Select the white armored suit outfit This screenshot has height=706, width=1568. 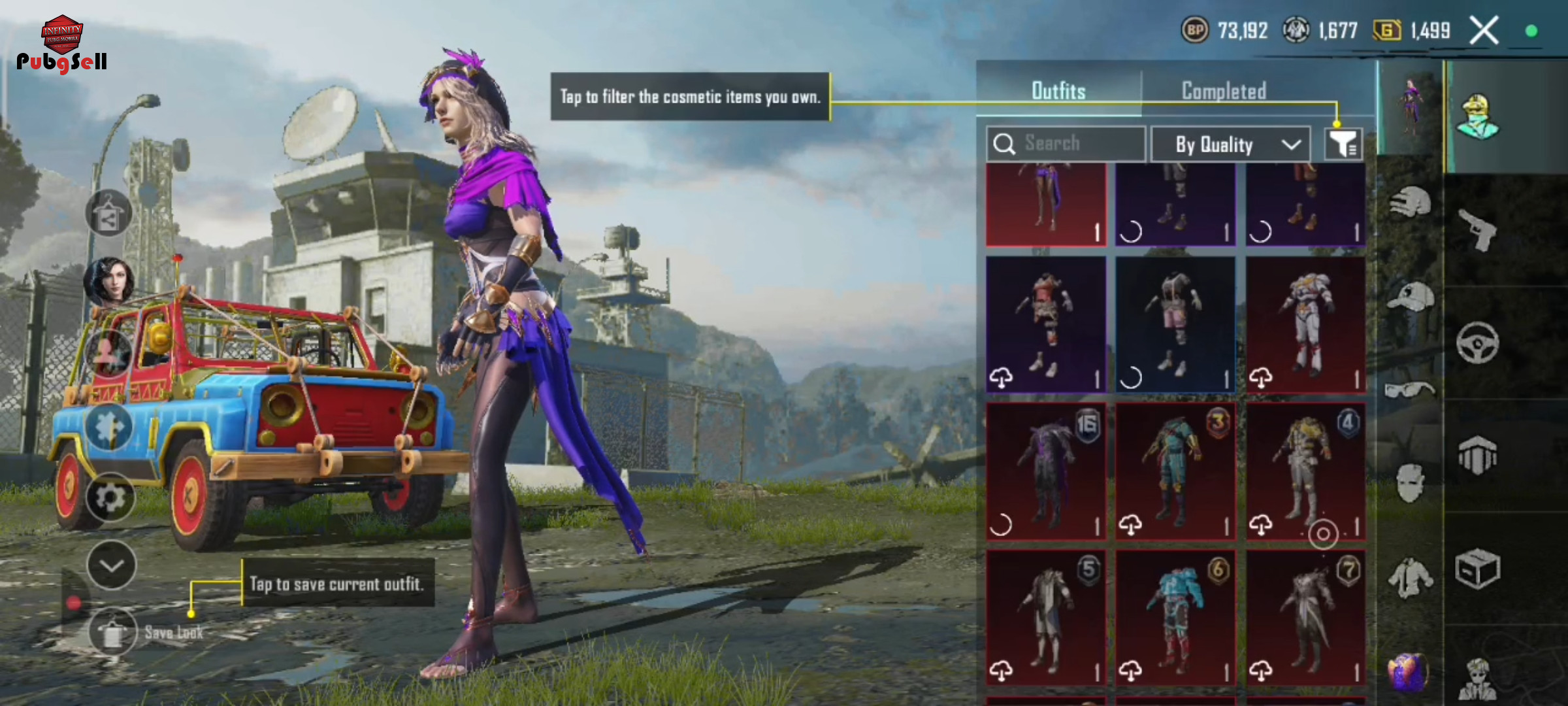click(x=1305, y=325)
